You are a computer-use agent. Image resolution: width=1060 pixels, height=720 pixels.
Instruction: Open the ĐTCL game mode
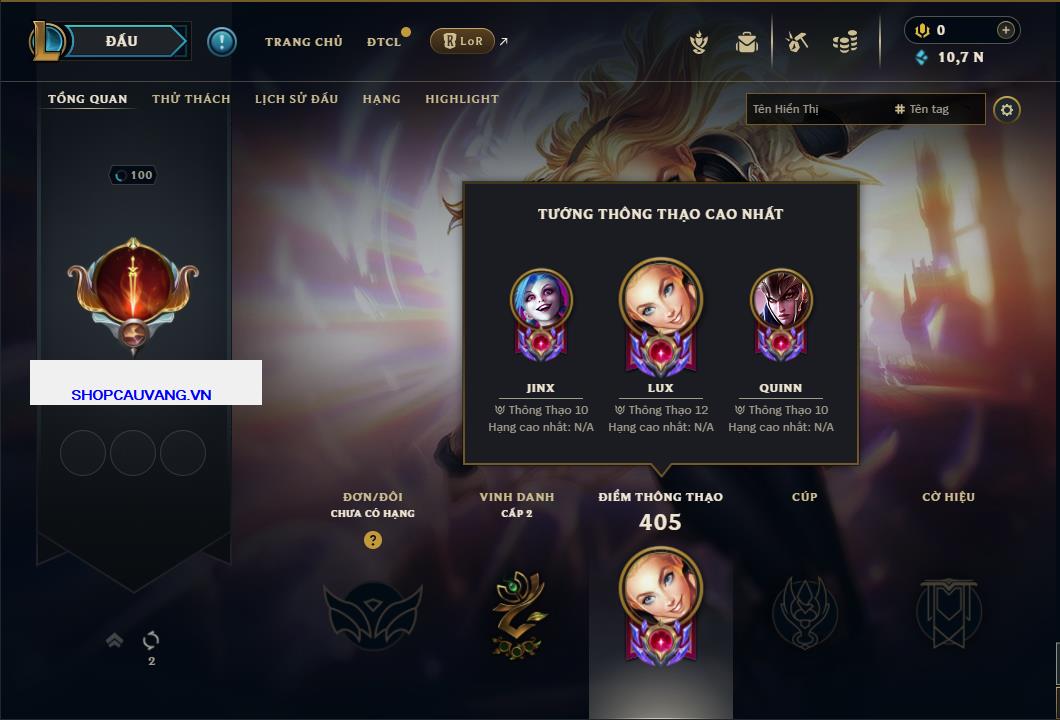coord(384,42)
